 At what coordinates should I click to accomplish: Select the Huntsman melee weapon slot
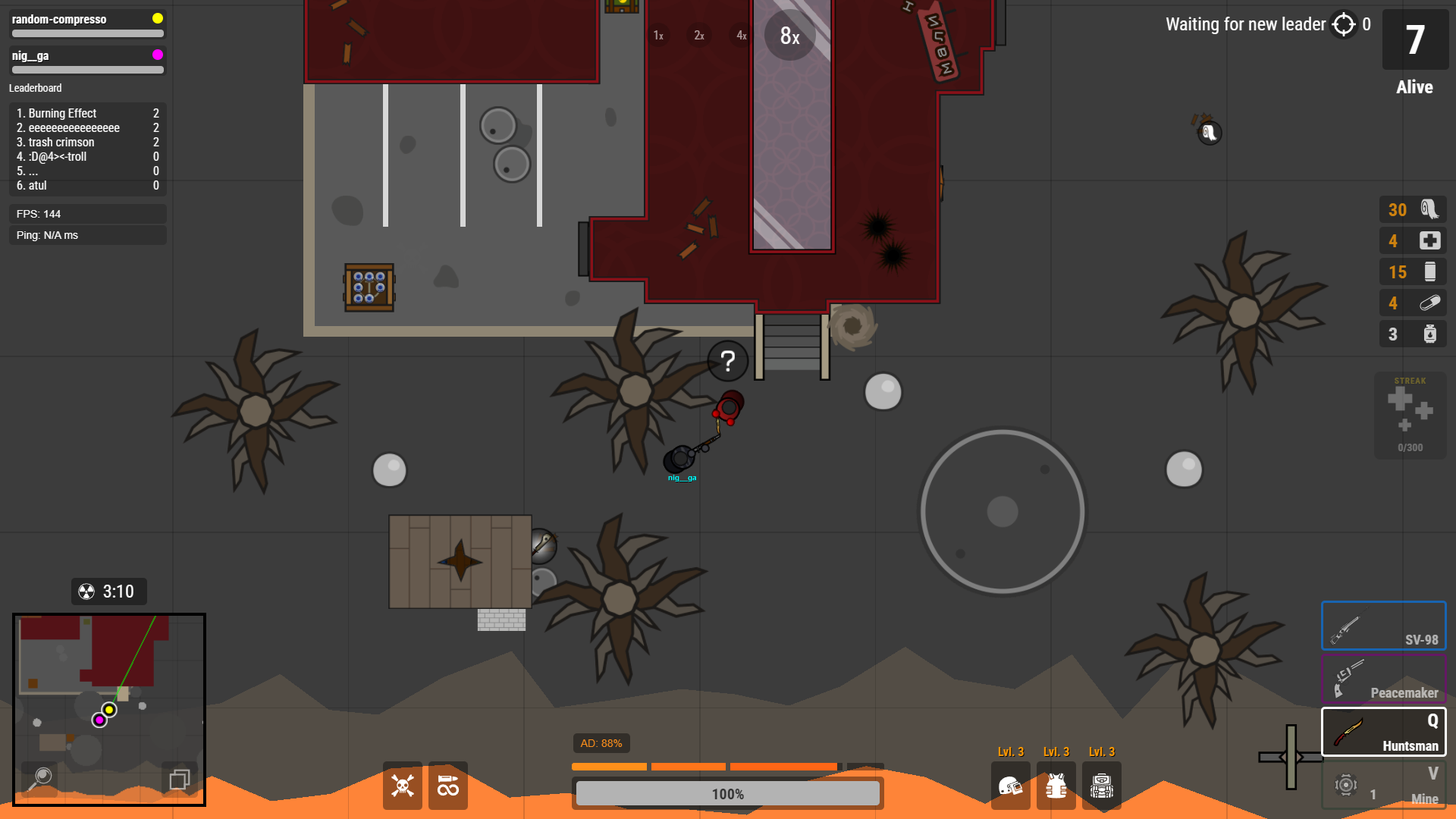coord(1383,732)
